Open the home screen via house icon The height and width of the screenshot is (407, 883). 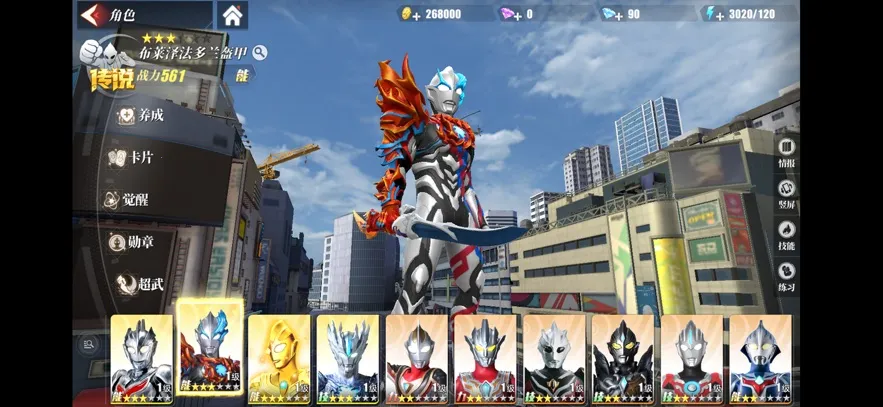click(232, 15)
